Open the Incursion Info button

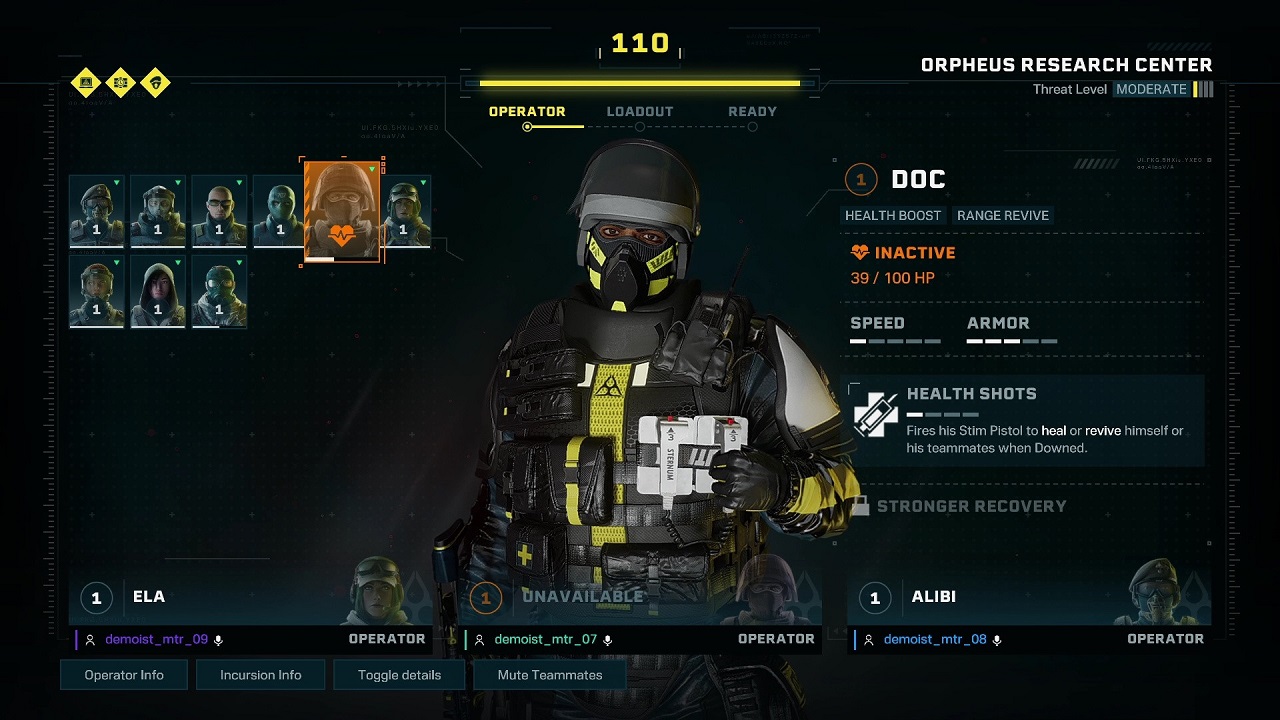[261, 675]
